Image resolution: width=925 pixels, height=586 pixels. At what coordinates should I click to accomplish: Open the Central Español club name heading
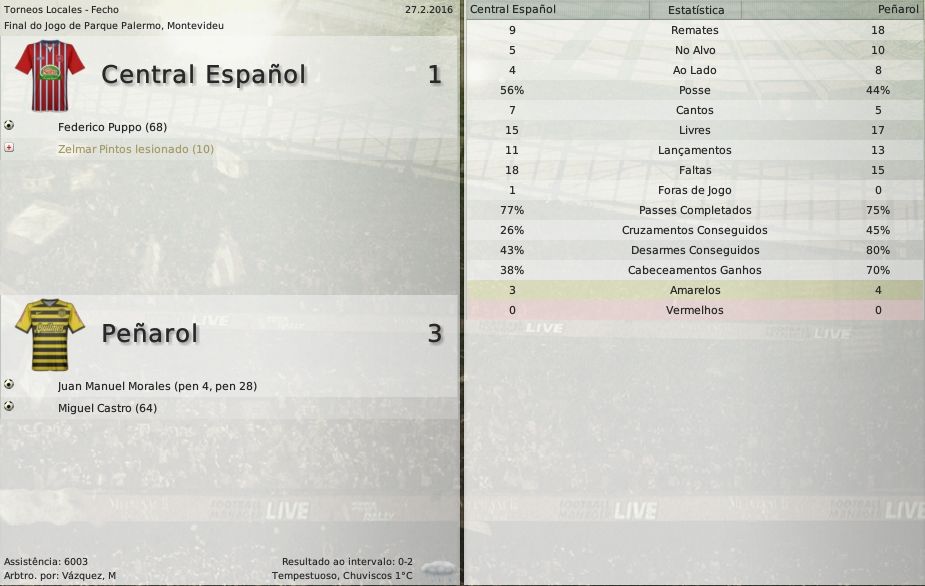203,75
